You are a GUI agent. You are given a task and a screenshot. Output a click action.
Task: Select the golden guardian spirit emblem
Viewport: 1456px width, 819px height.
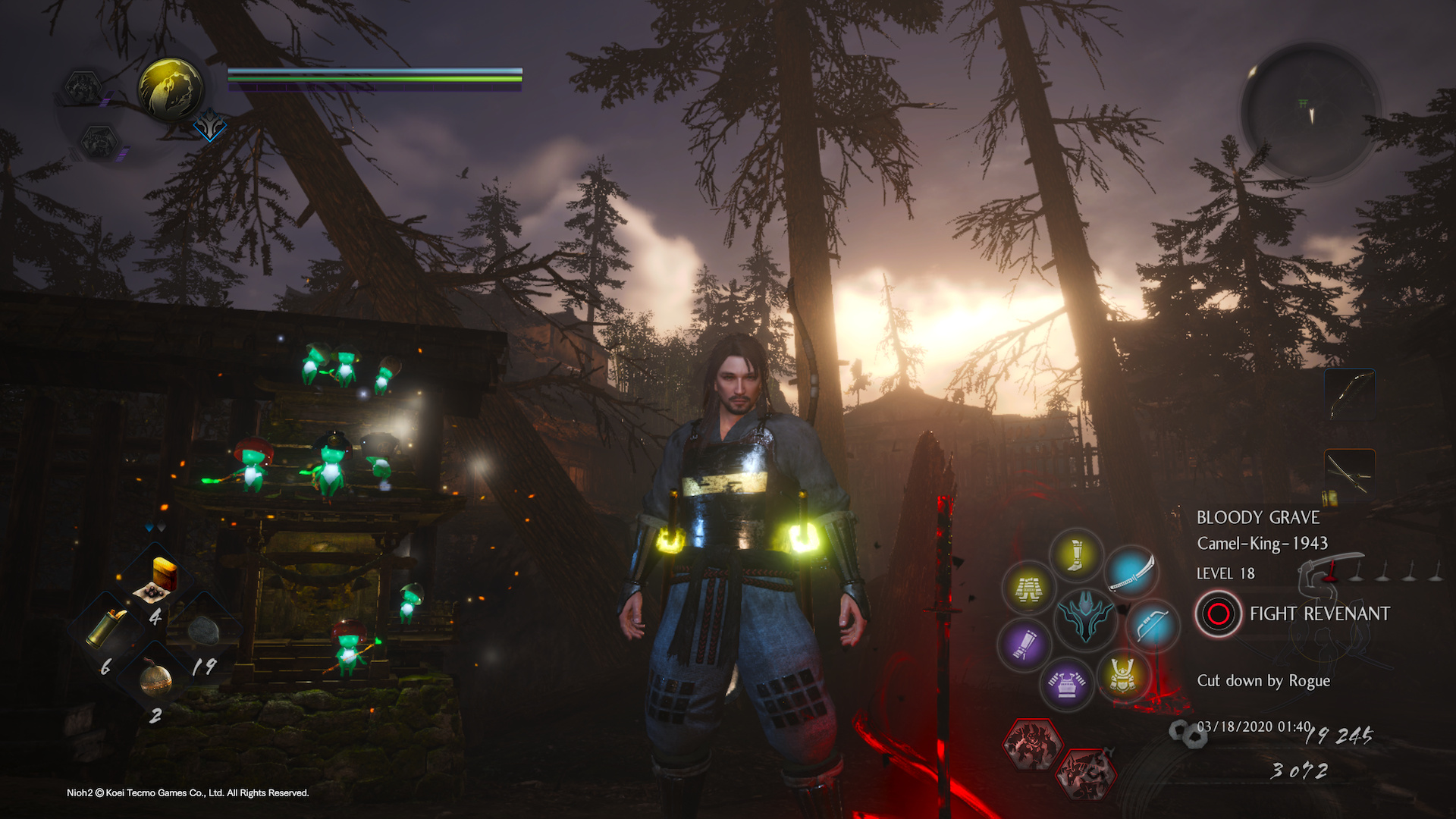click(171, 89)
